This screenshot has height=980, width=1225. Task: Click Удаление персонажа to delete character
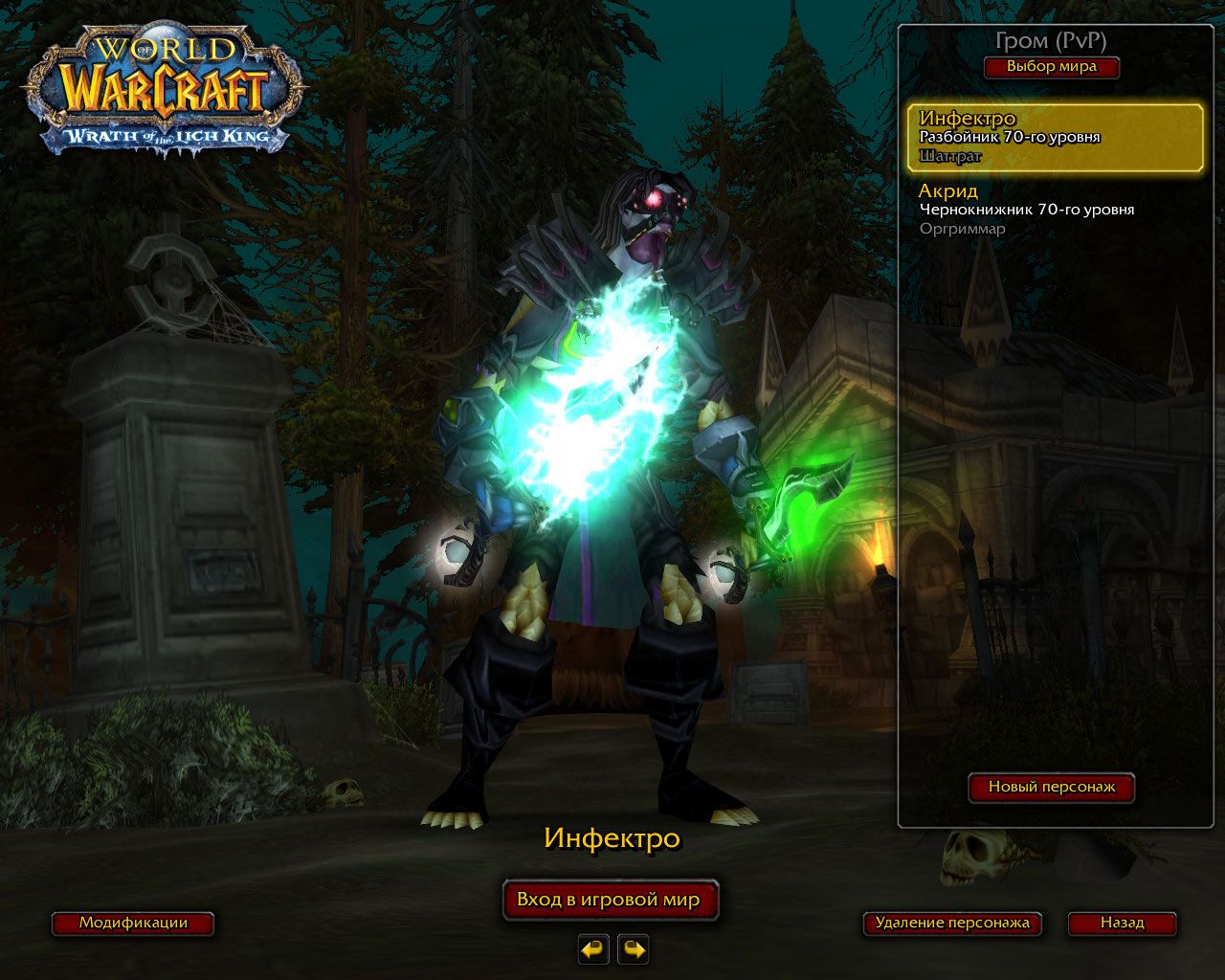(951, 924)
